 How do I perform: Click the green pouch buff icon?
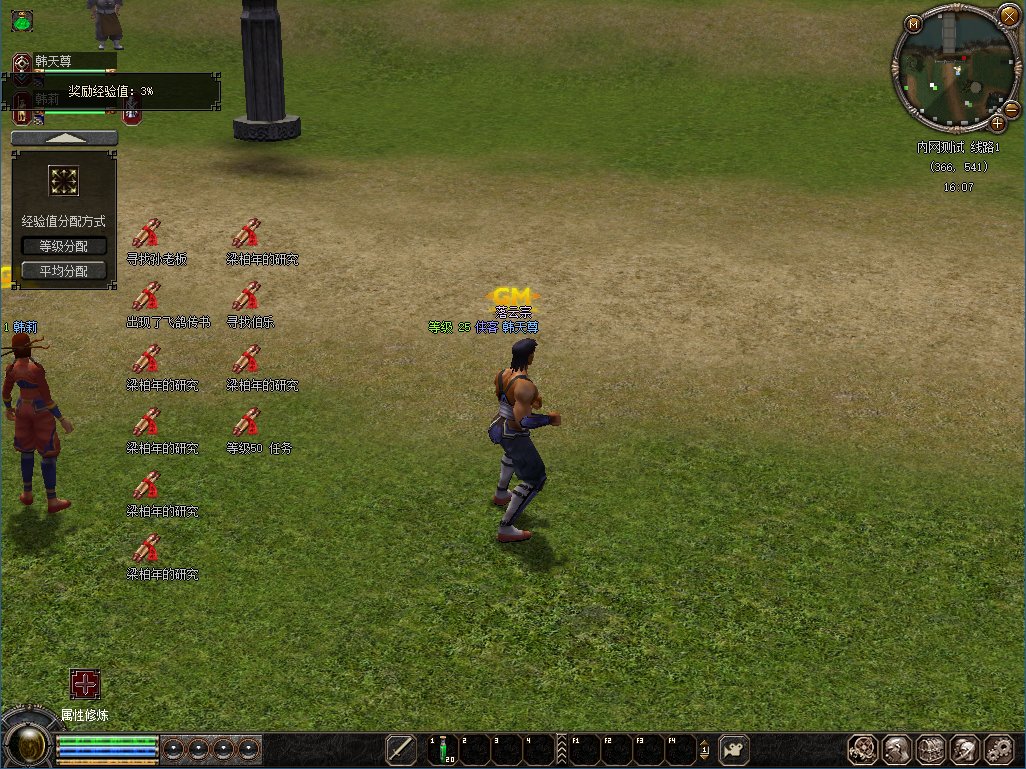(x=22, y=19)
